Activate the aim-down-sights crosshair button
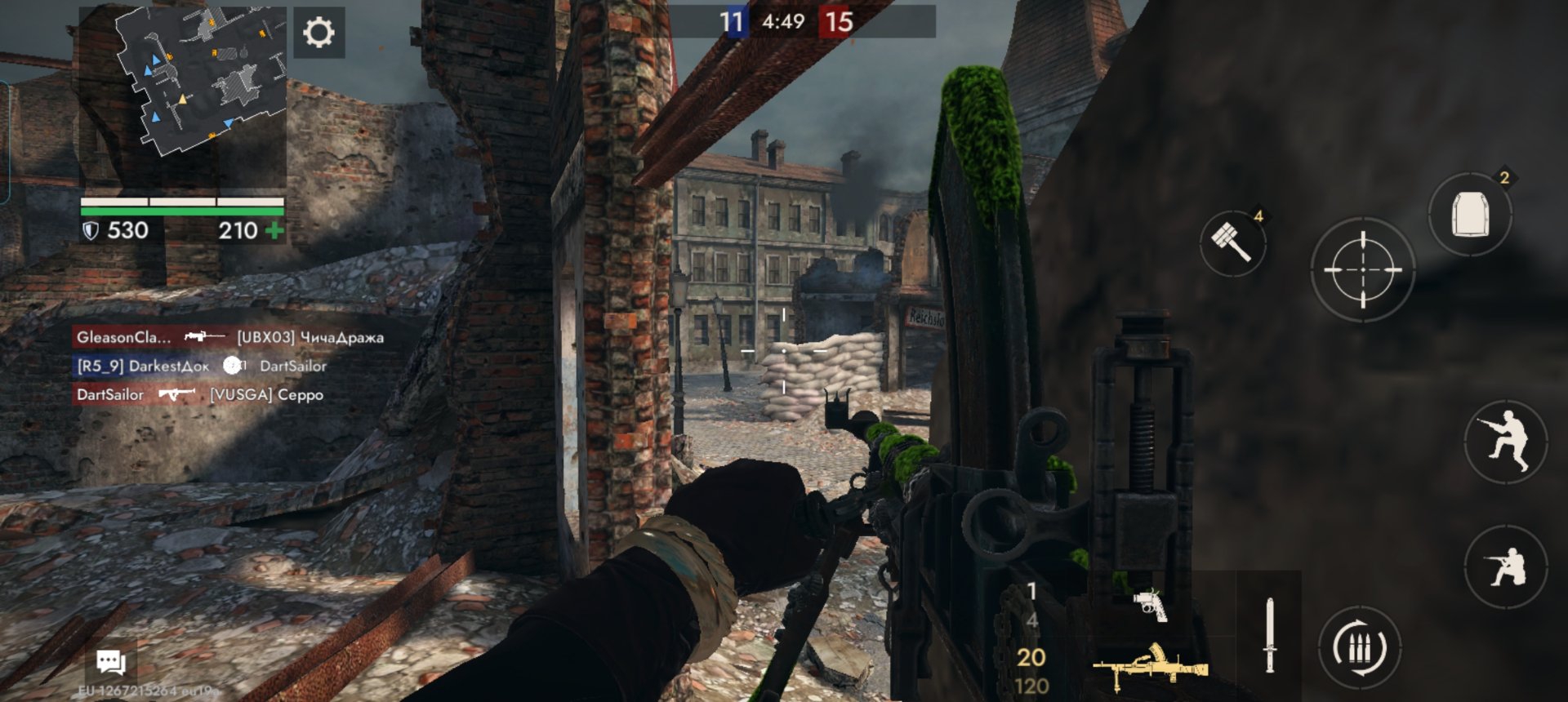This screenshot has height=702, width=1568. tap(1361, 269)
